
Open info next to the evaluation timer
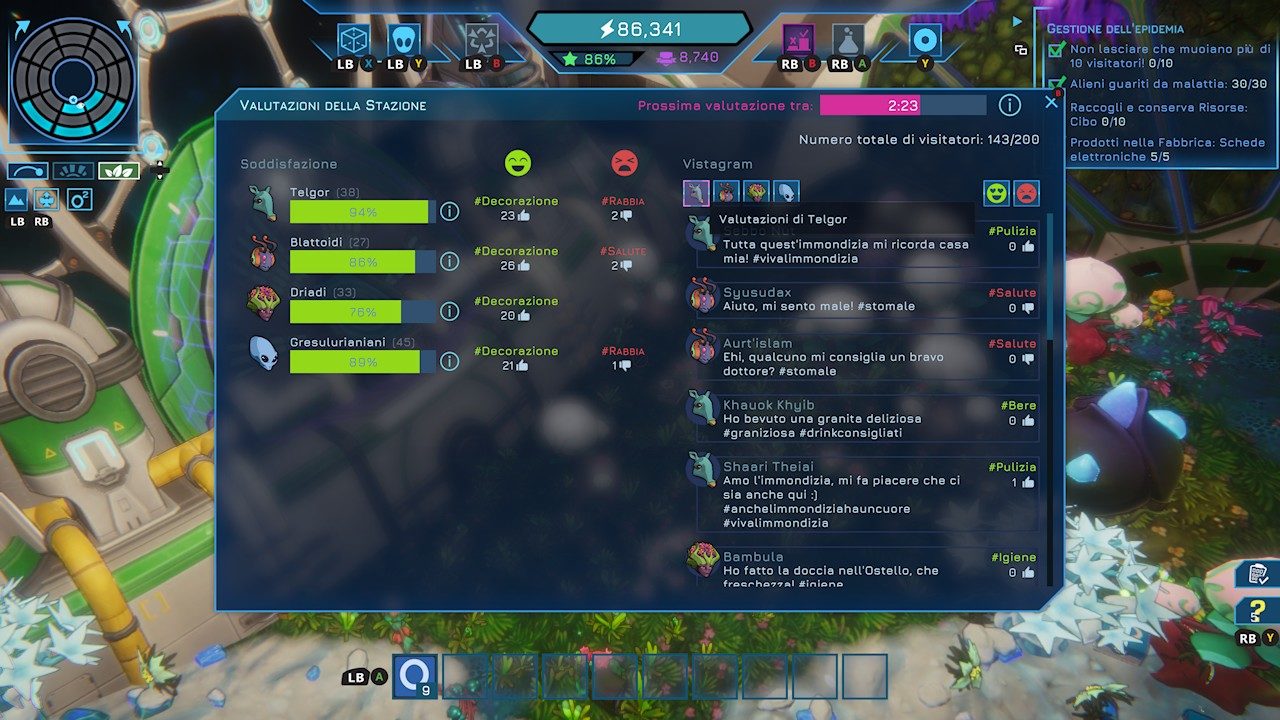pos(1010,105)
